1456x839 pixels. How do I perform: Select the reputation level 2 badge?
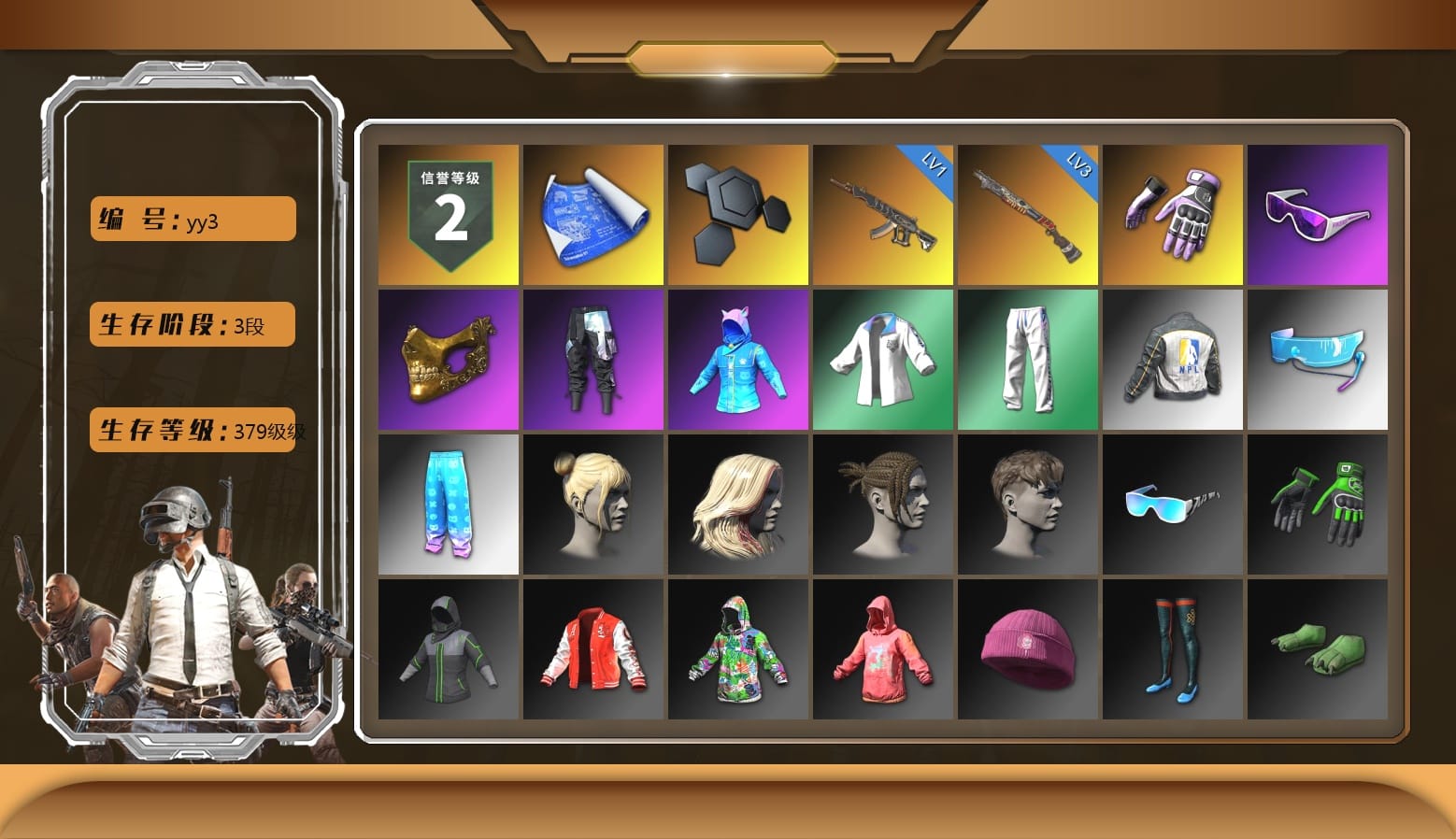pyautogui.click(x=447, y=213)
